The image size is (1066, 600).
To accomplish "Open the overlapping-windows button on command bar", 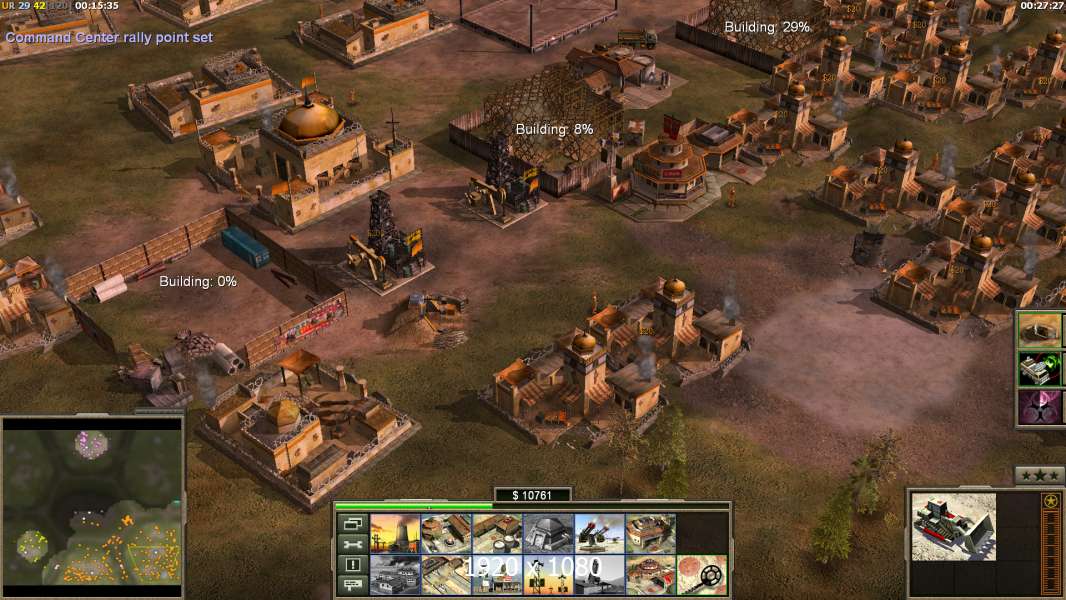I will 353,524.
